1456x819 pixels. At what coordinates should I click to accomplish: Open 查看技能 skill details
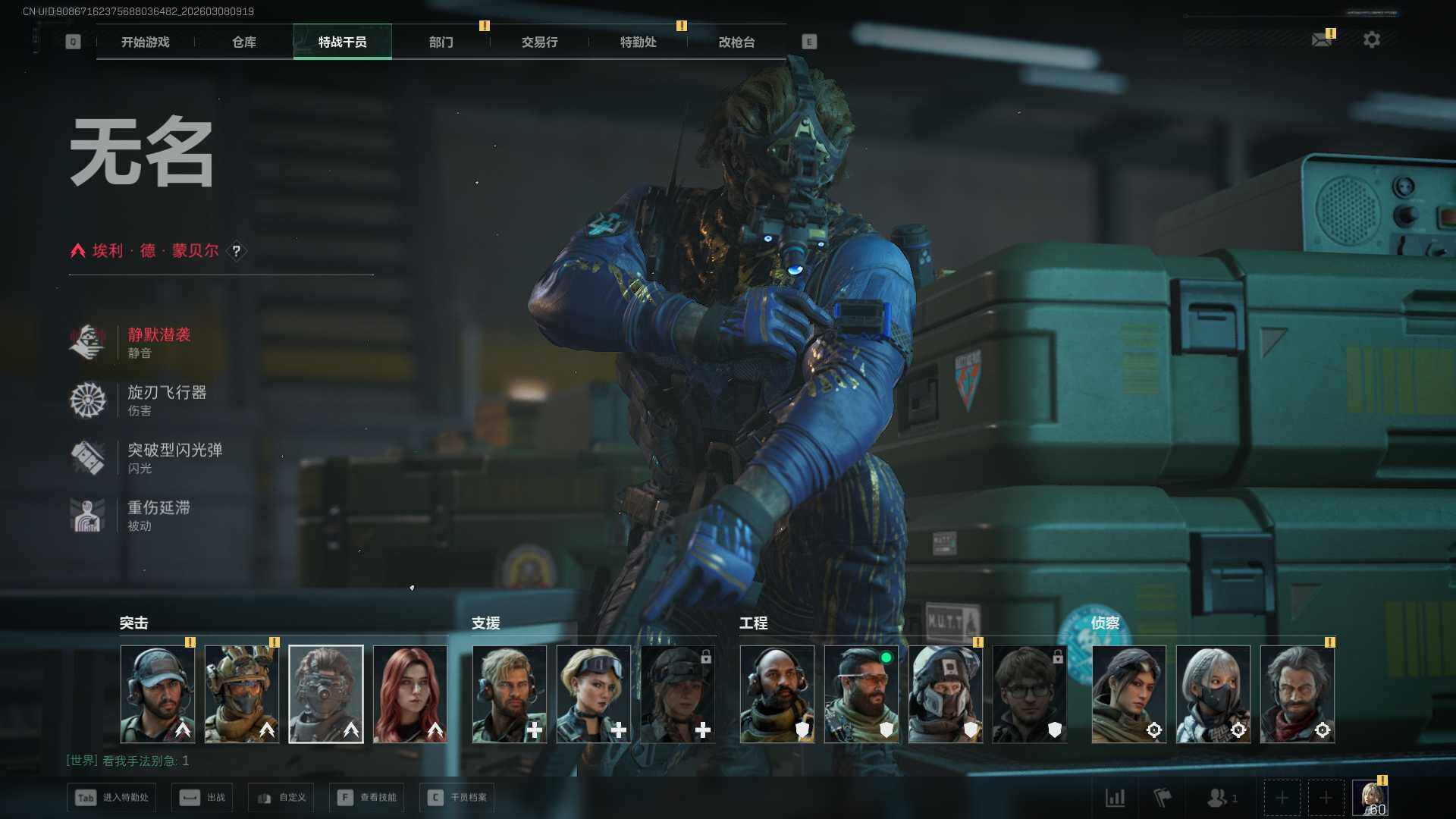[367, 798]
